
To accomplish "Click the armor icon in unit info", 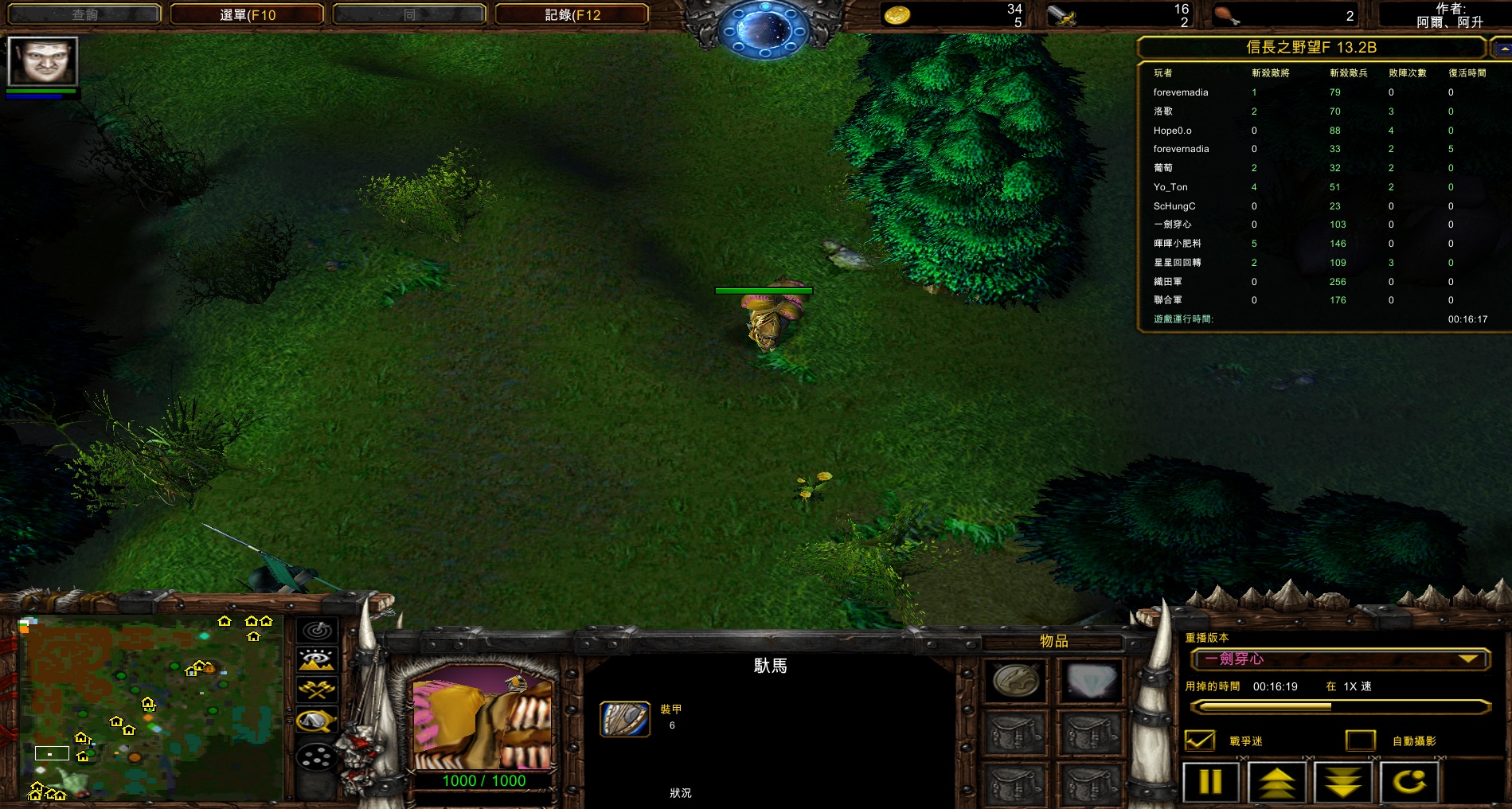I will [x=624, y=718].
